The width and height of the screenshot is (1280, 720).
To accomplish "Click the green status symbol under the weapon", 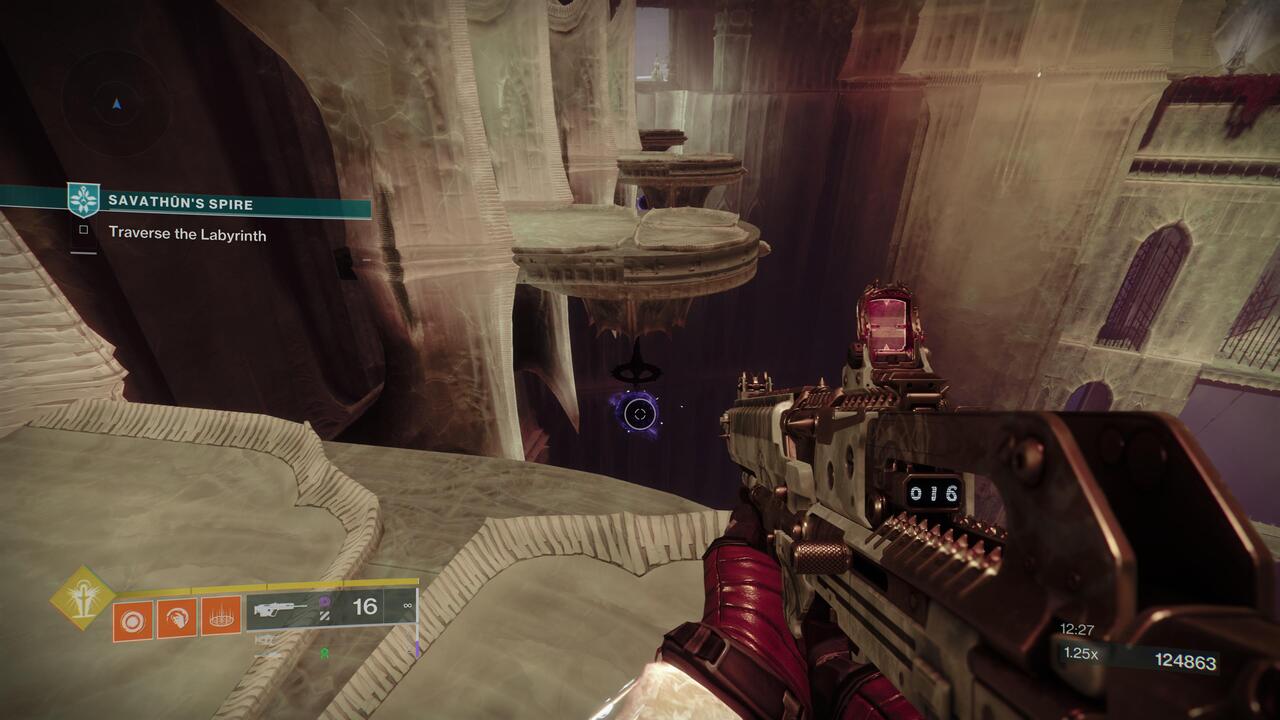I will [x=324, y=654].
